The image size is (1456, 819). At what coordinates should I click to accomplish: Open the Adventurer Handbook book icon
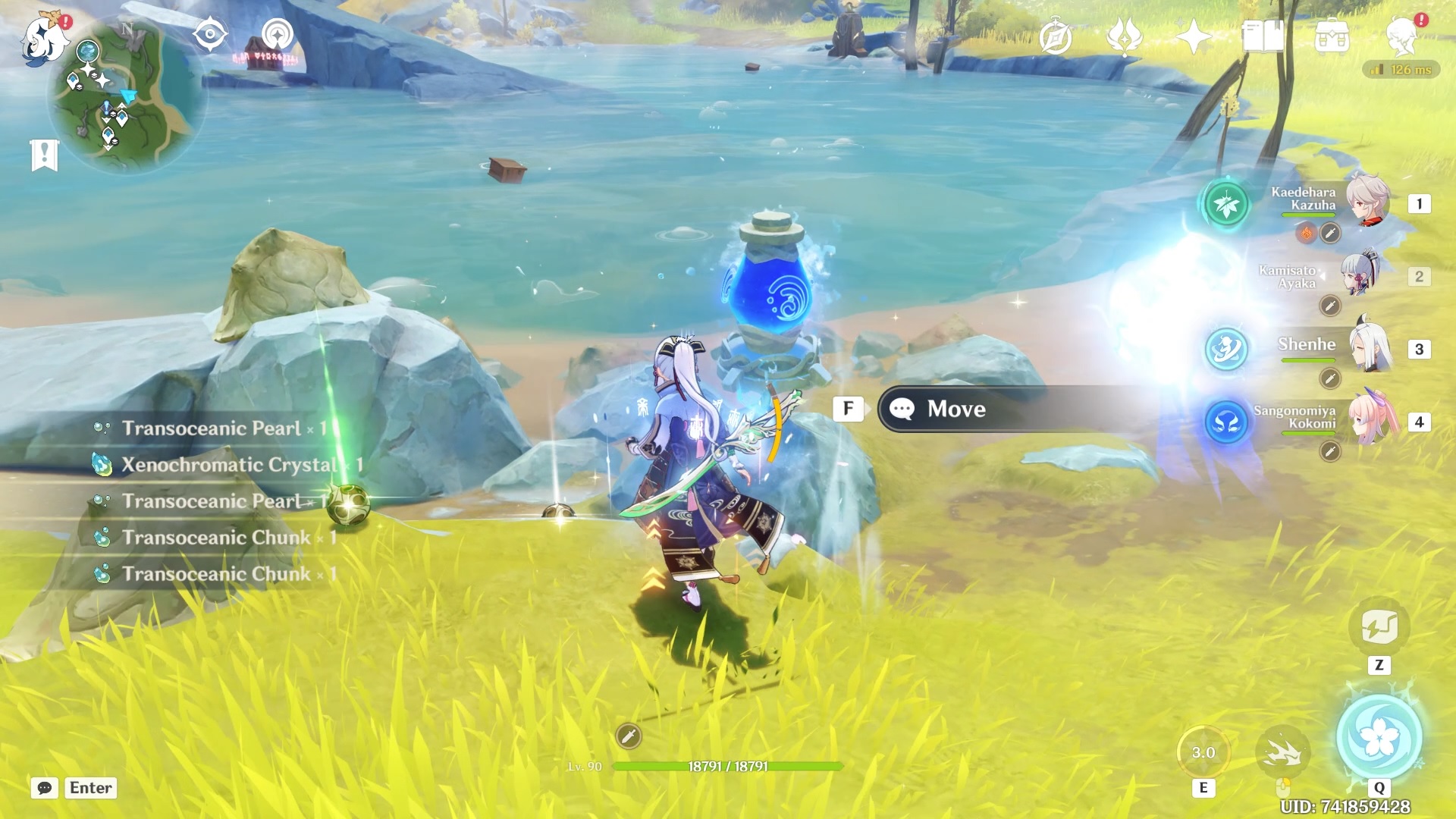point(1263,36)
